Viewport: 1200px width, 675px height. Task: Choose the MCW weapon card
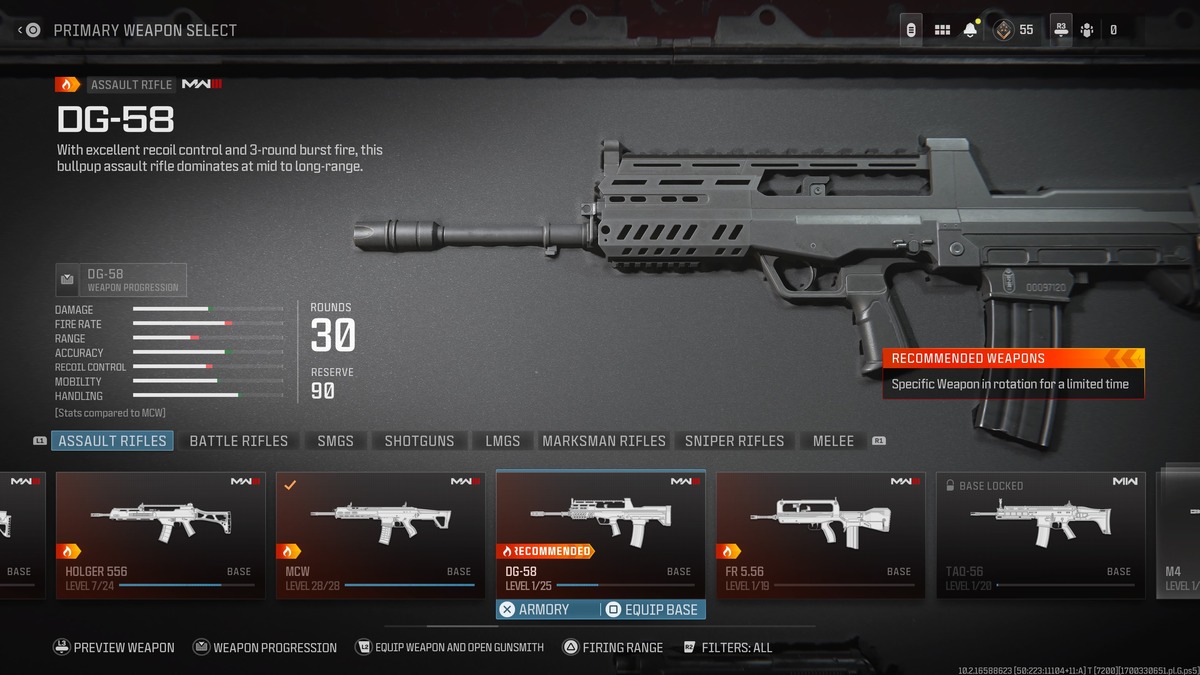pyautogui.click(x=380, y=535)
